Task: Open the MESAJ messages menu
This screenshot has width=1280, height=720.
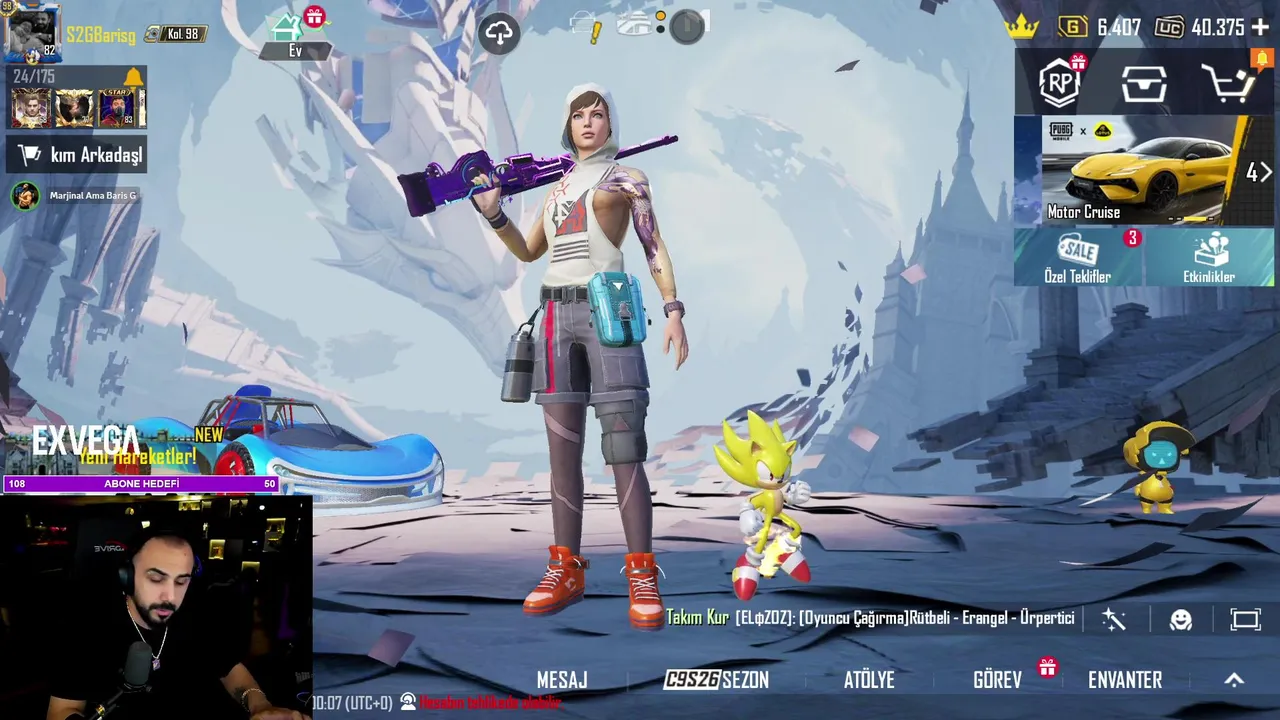Action: click(x=562, y=680)
